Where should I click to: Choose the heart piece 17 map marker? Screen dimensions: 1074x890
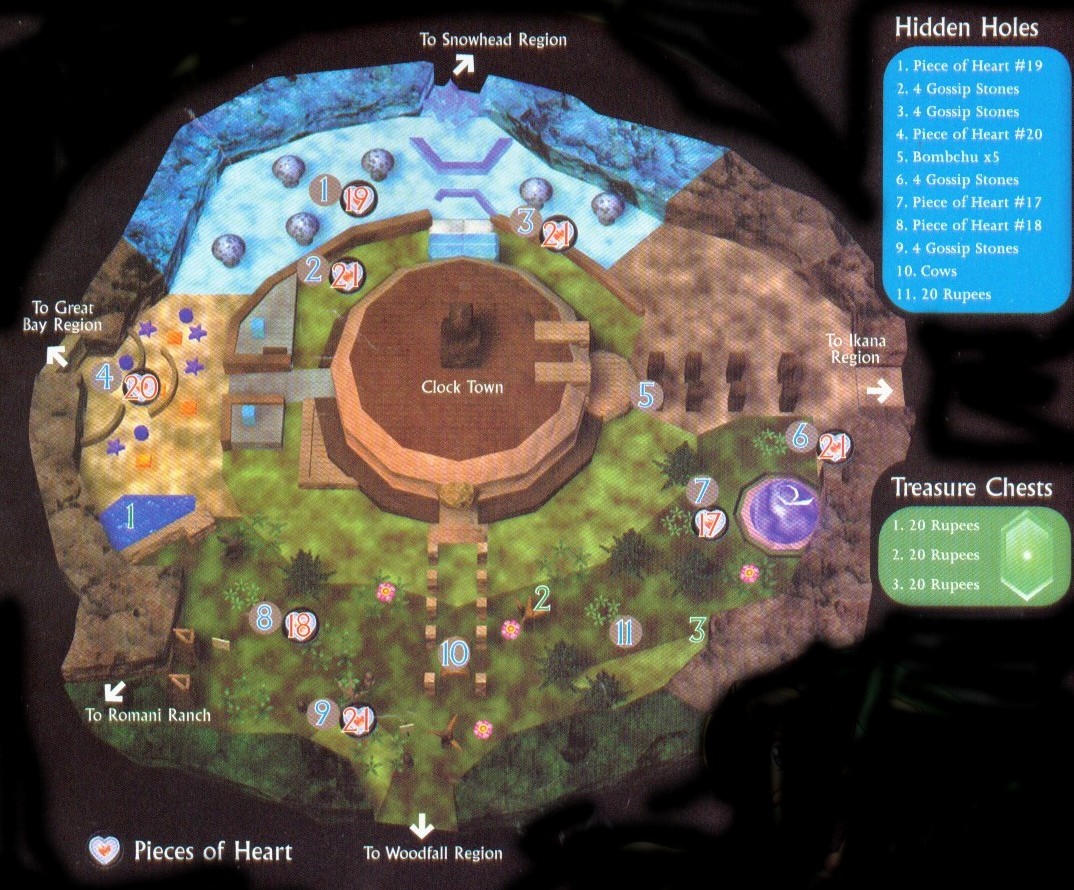pyautogui.click(x=709, y=523)
